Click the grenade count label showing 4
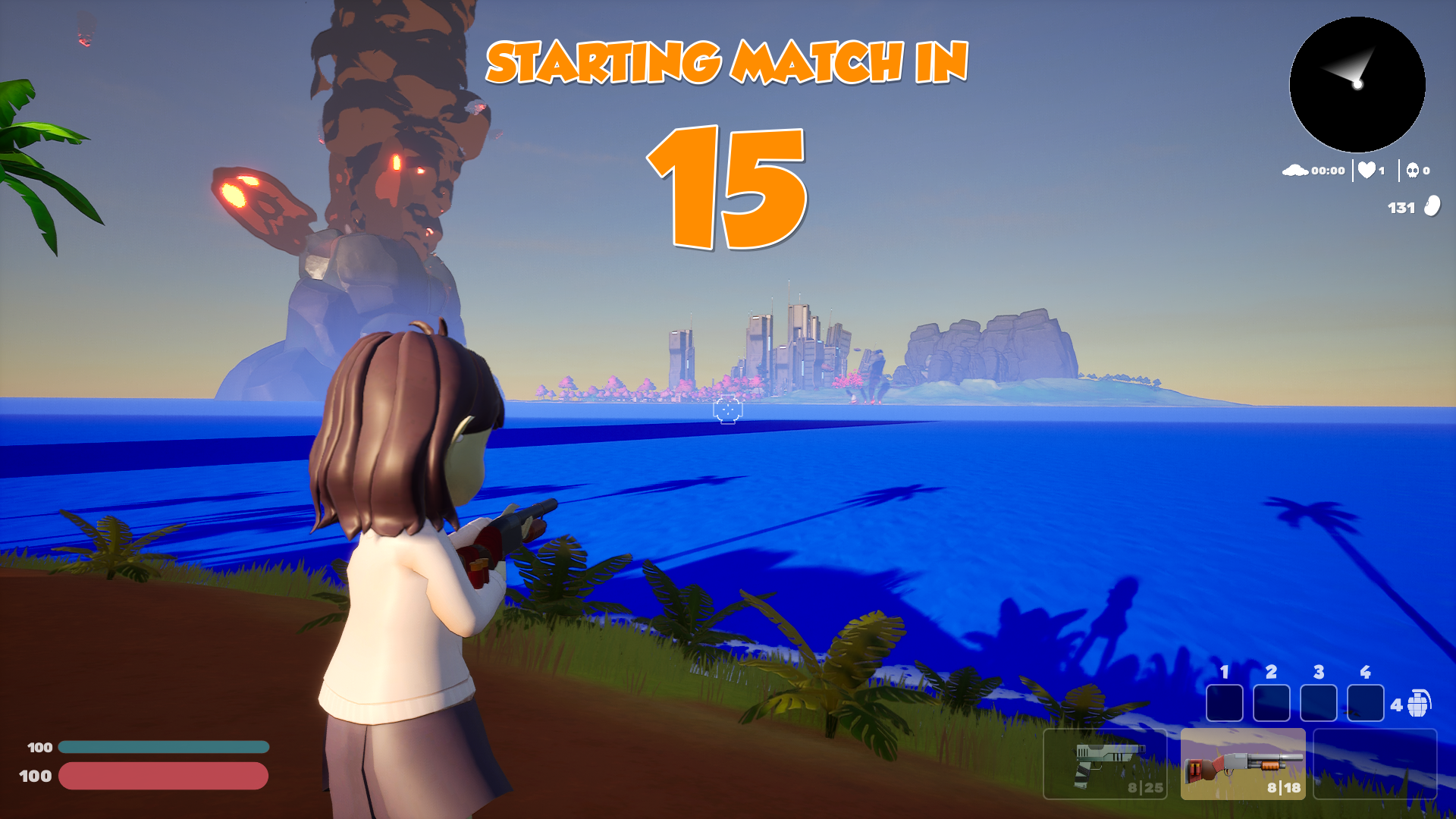The height and width of the screenshot is (819, 1456). 1395,705
